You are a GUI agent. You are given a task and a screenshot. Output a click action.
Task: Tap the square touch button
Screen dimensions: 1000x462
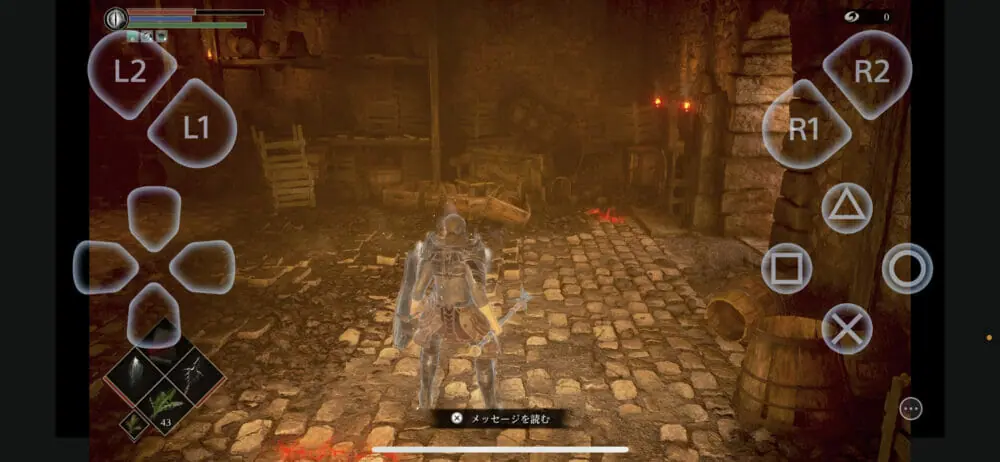[x=787, y=268]
